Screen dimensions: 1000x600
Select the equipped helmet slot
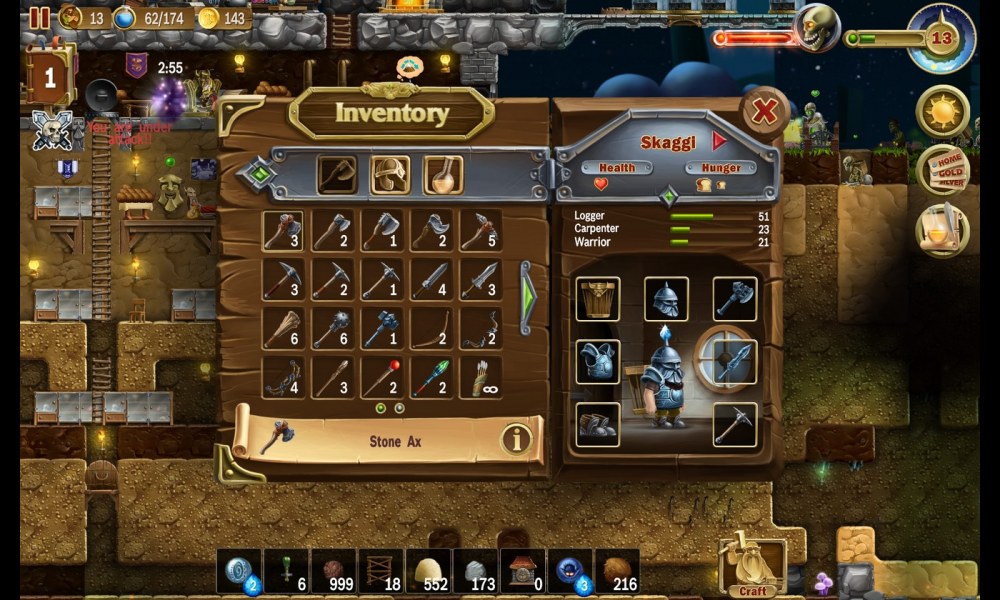pos(666,299)
